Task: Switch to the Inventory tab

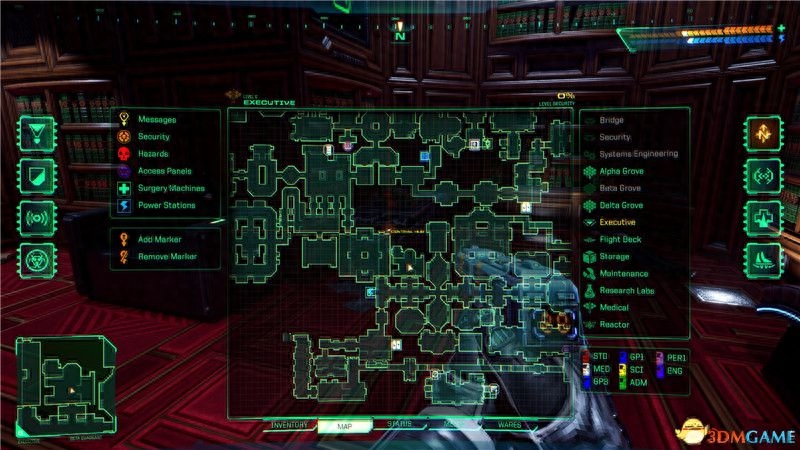Action: (289, 425)
